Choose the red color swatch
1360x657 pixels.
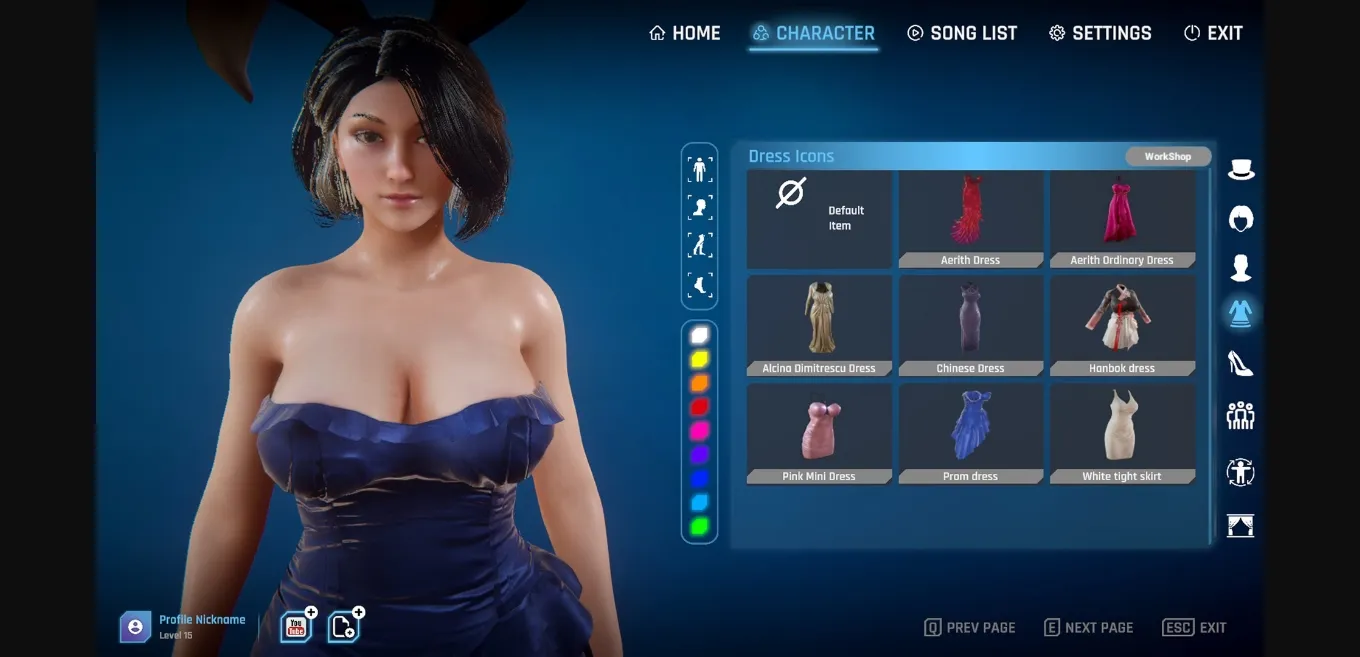click(700, 407)
